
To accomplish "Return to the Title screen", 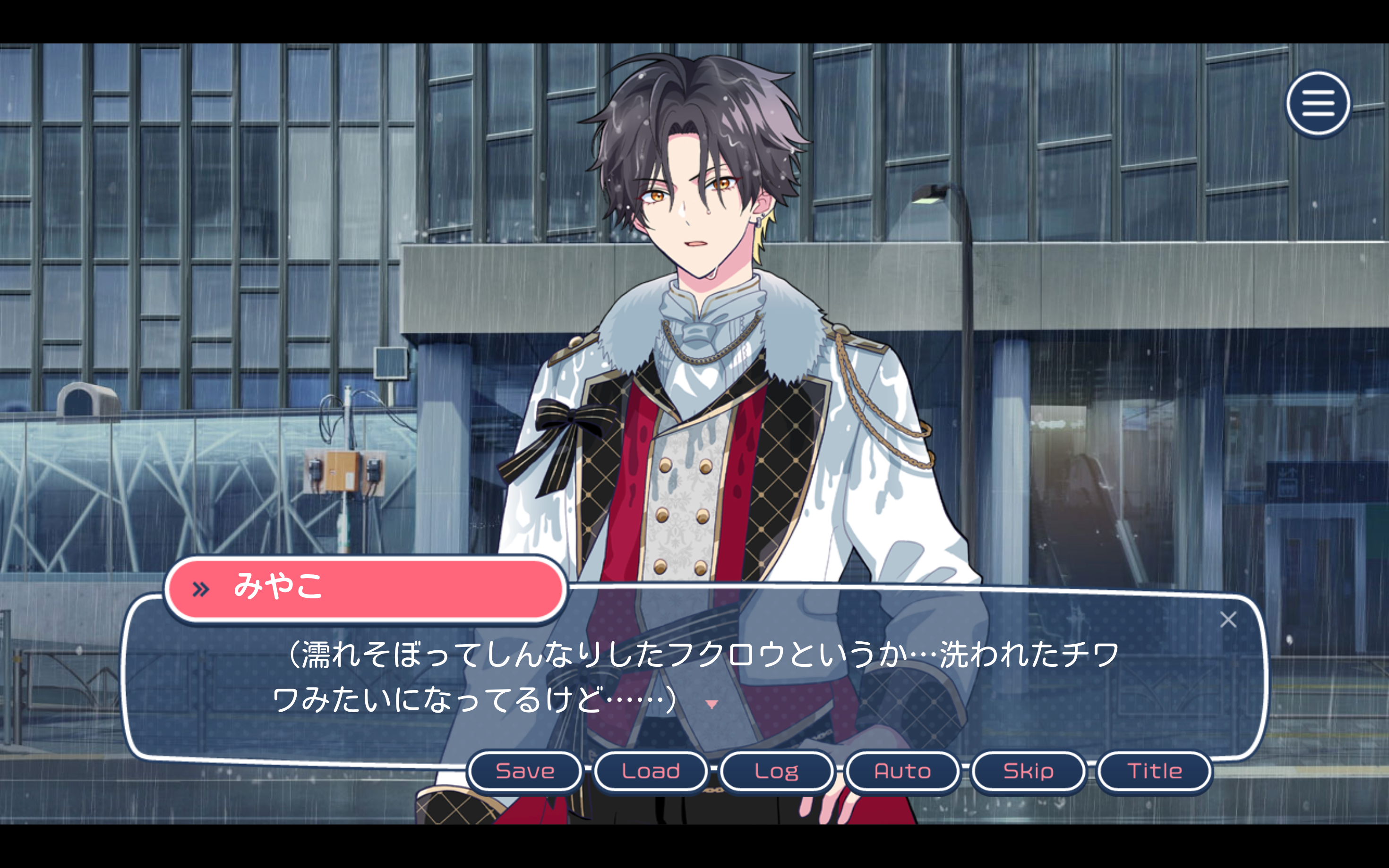I will [1154, 771].
